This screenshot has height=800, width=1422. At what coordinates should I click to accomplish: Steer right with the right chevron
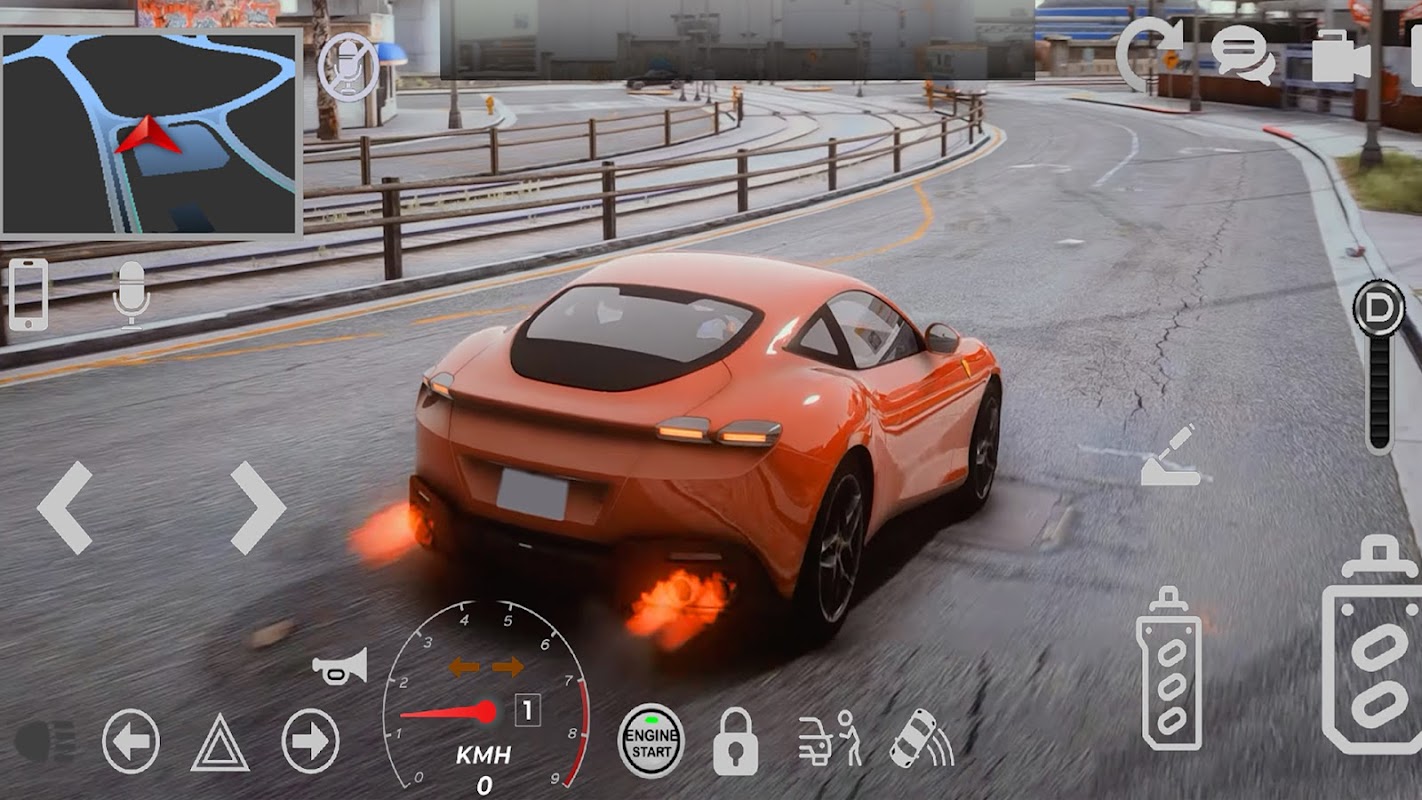click(x=258, y=508)
